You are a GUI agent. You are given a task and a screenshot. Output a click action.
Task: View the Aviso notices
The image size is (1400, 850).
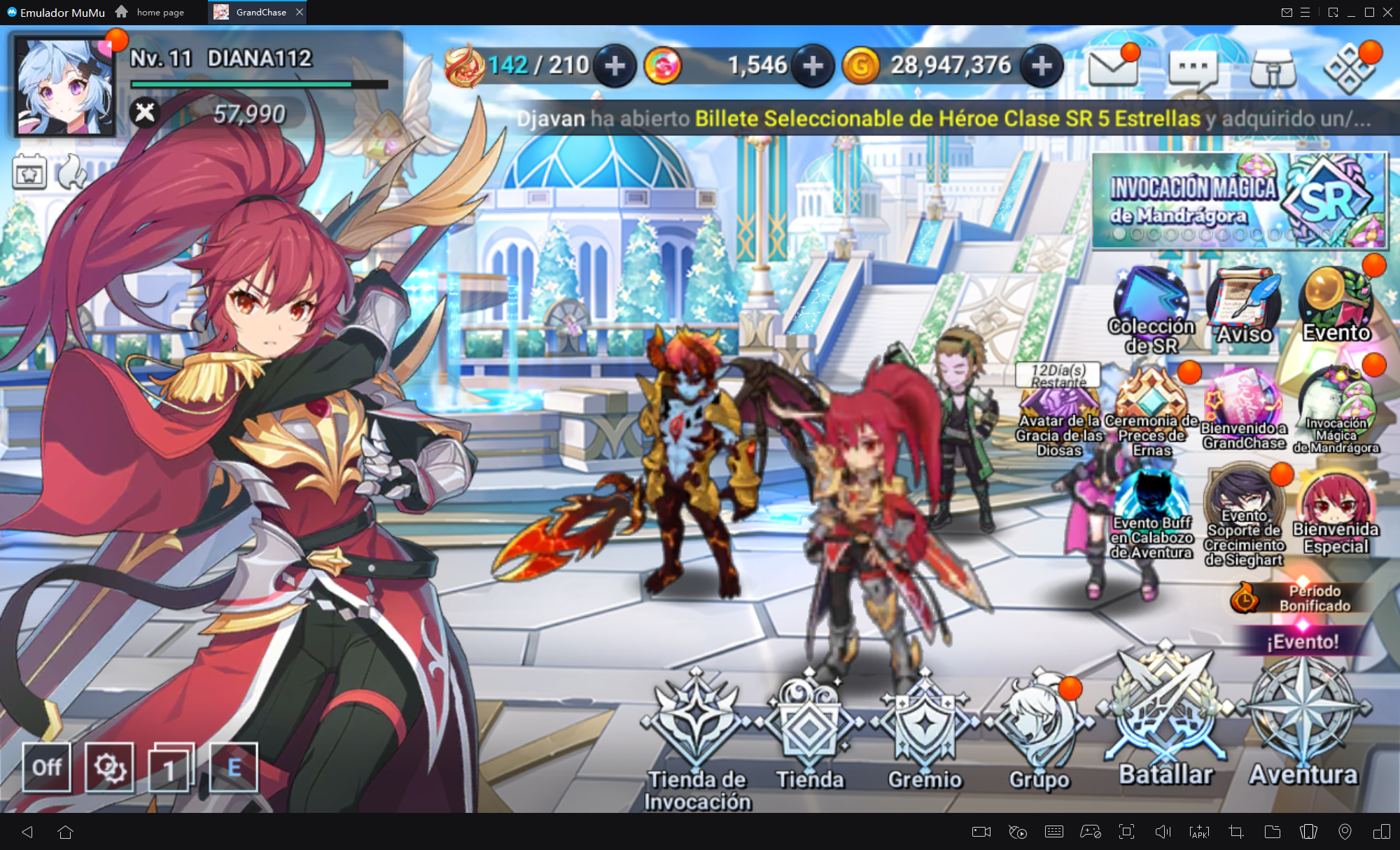click(x=1244, y=306)
